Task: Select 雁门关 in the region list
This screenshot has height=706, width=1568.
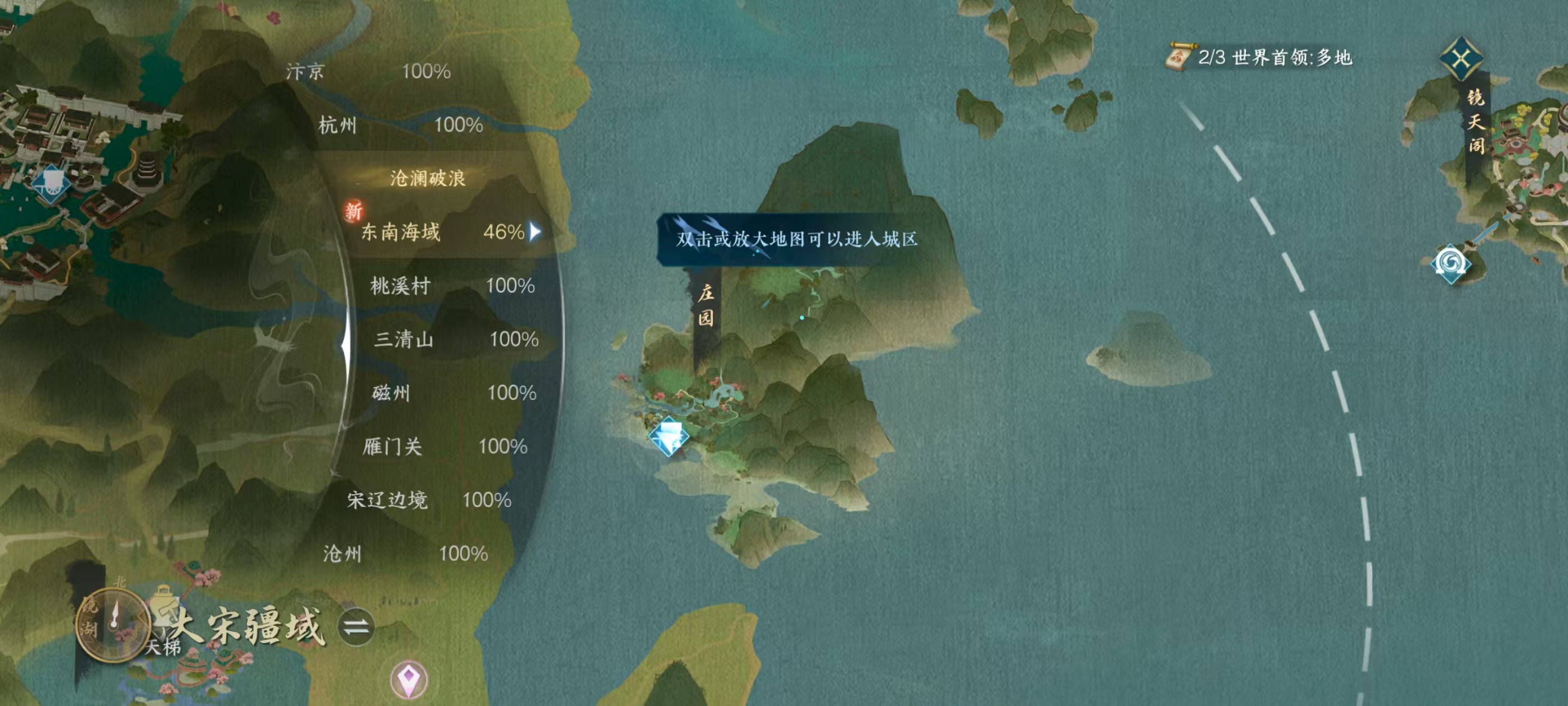Action: (x=394, y=447)
